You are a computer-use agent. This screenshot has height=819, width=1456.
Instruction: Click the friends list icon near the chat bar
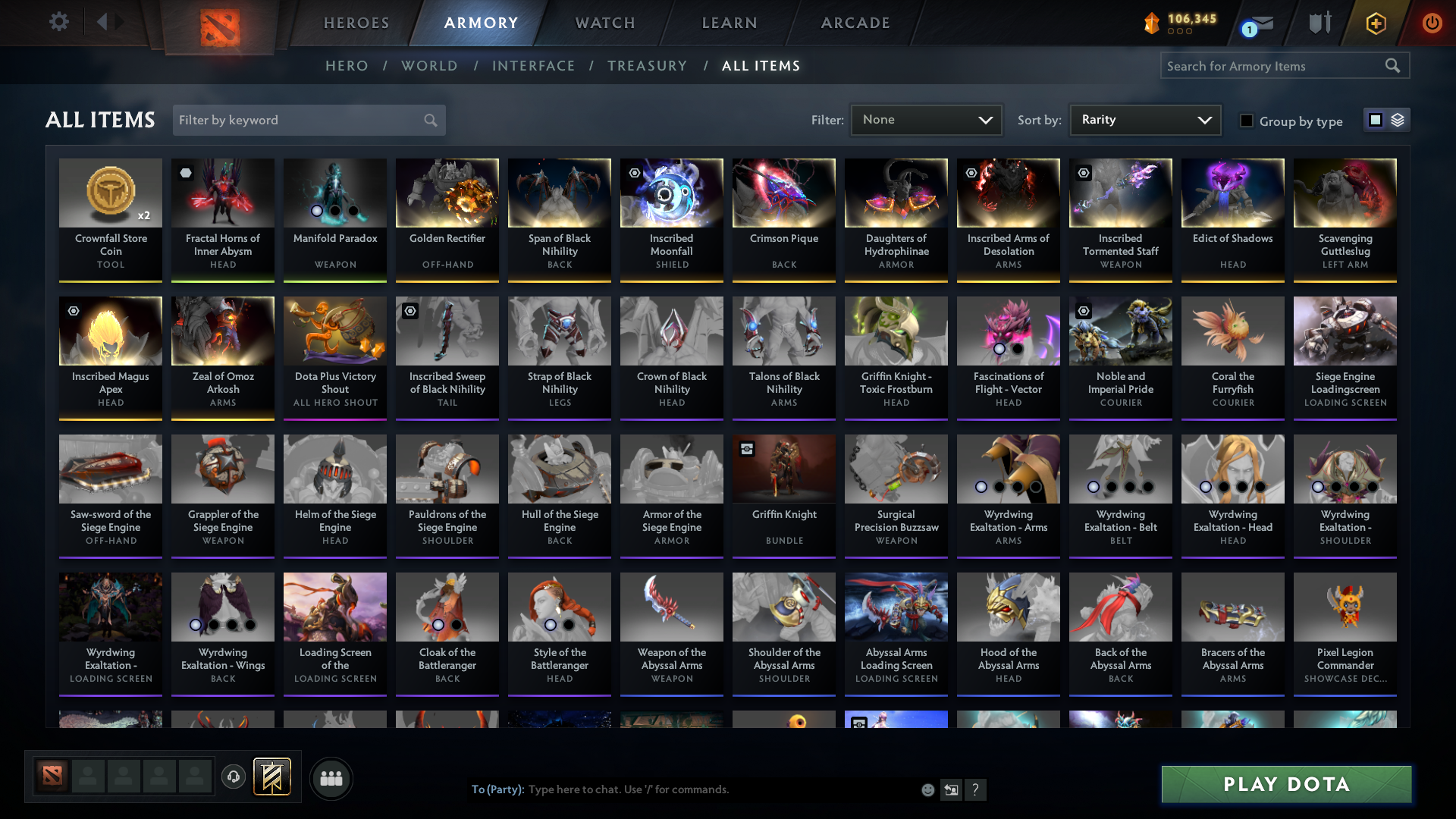331,777
